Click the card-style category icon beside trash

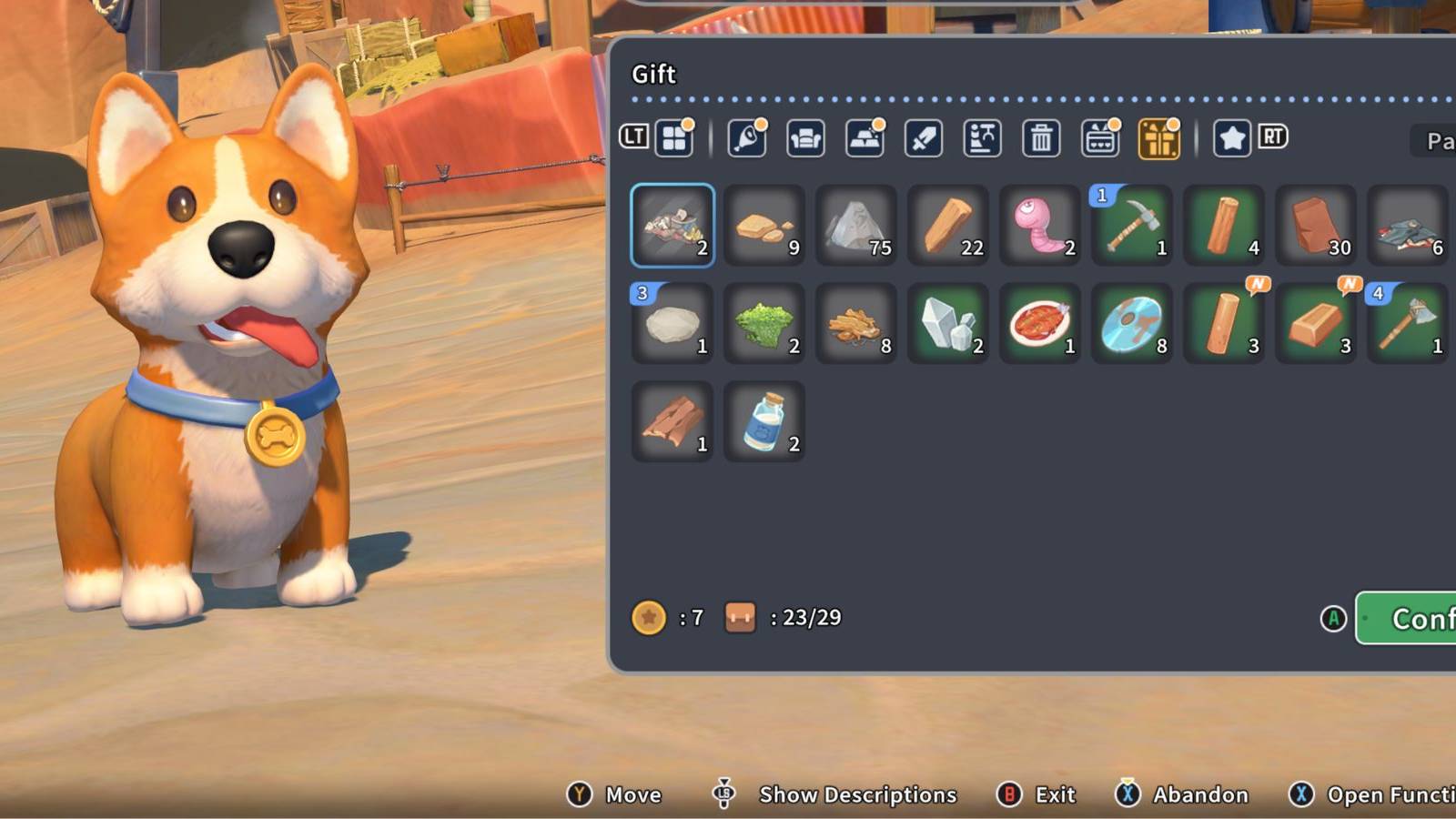(x=1100, y=138)
